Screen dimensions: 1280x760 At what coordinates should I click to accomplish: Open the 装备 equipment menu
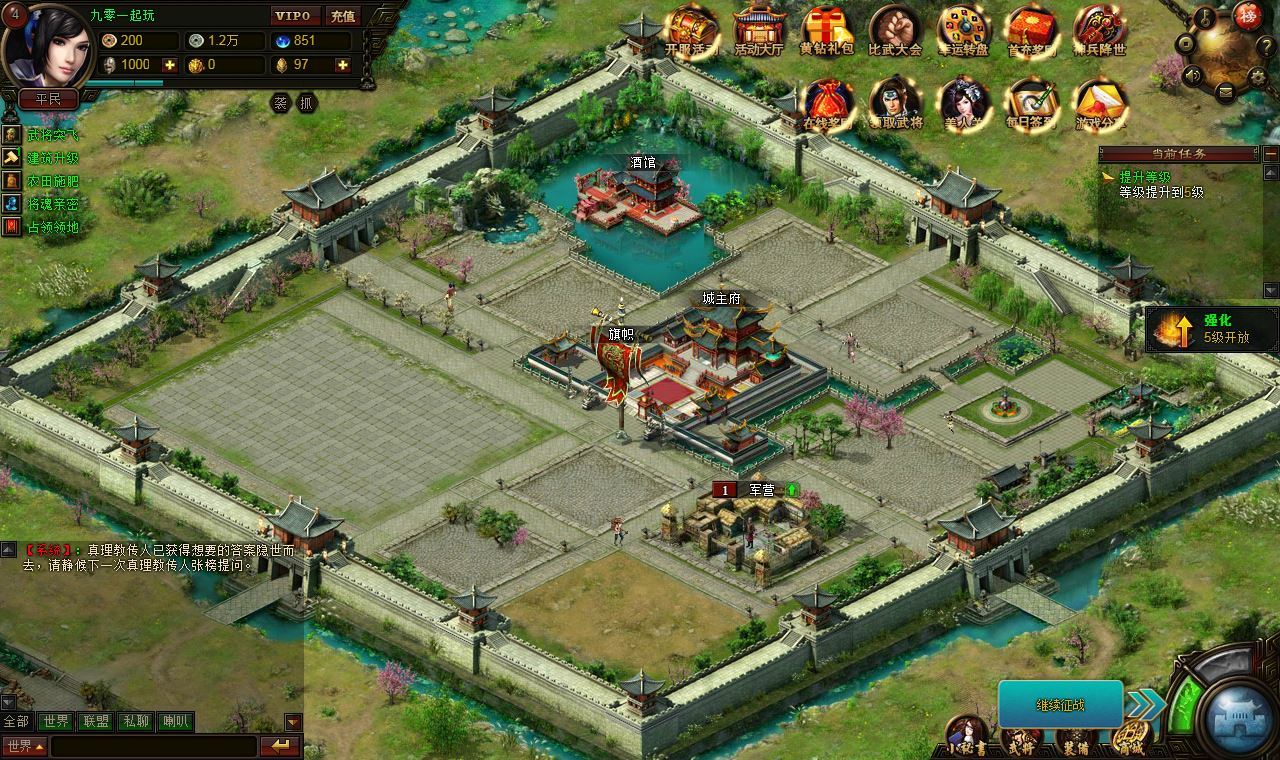coord(1076,738)
